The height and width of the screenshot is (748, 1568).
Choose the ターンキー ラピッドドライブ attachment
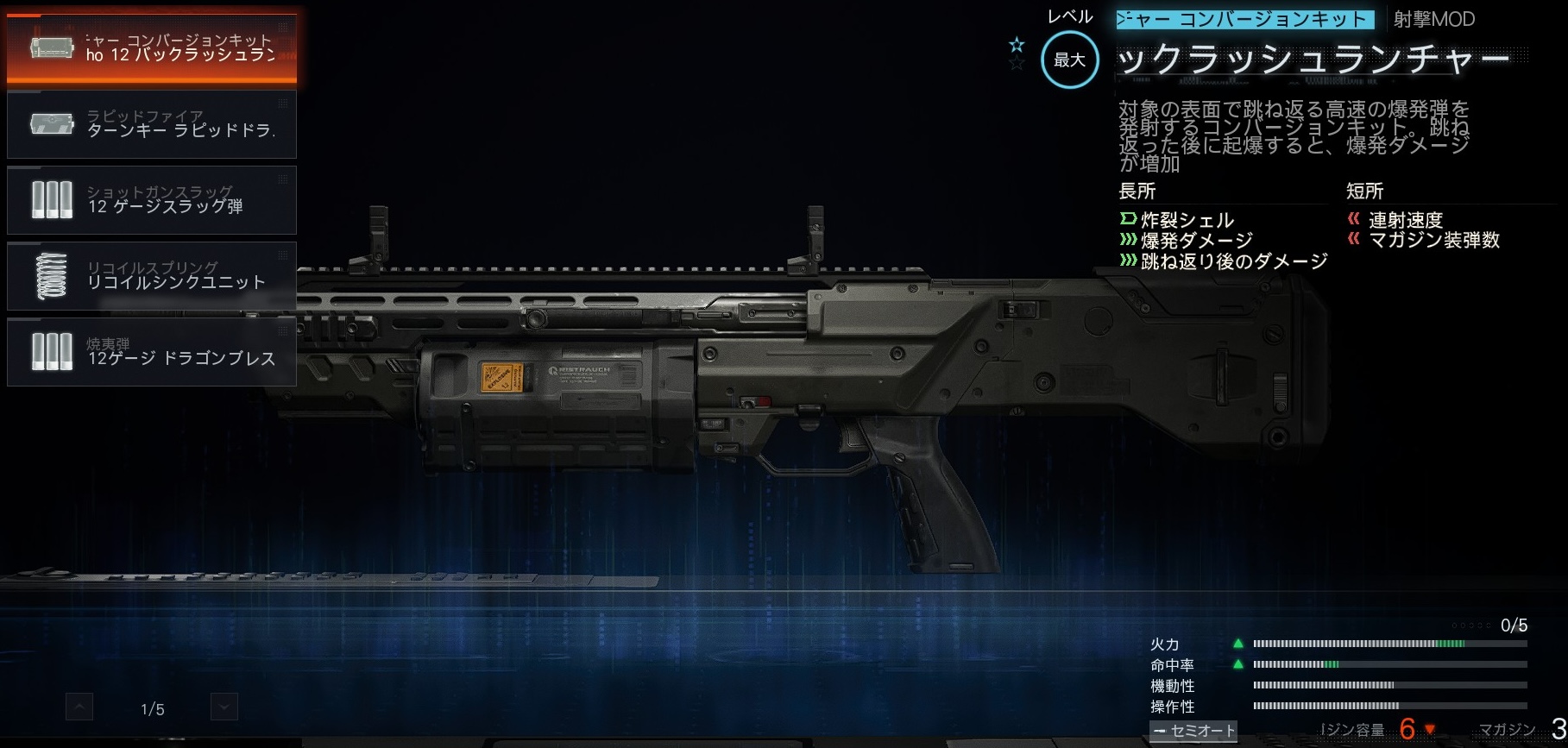(x=152, y=124)
